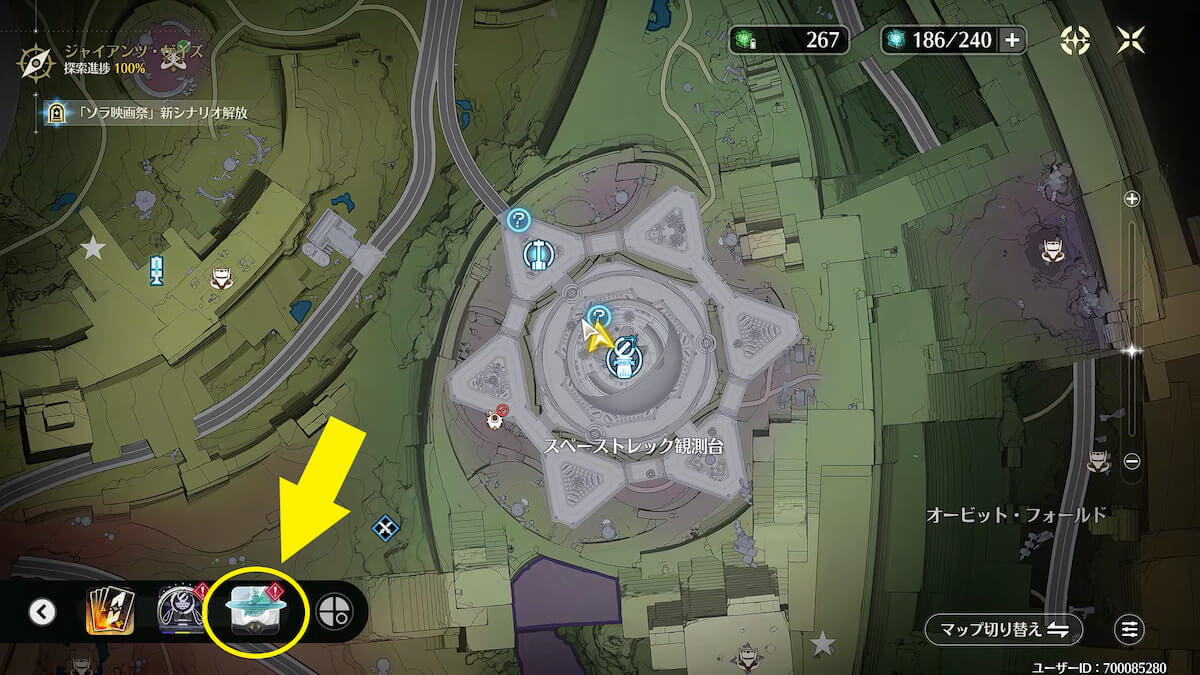Add Waveplates with the plus button
This screenshot has width=1200, height=675.
[1012, 40]
